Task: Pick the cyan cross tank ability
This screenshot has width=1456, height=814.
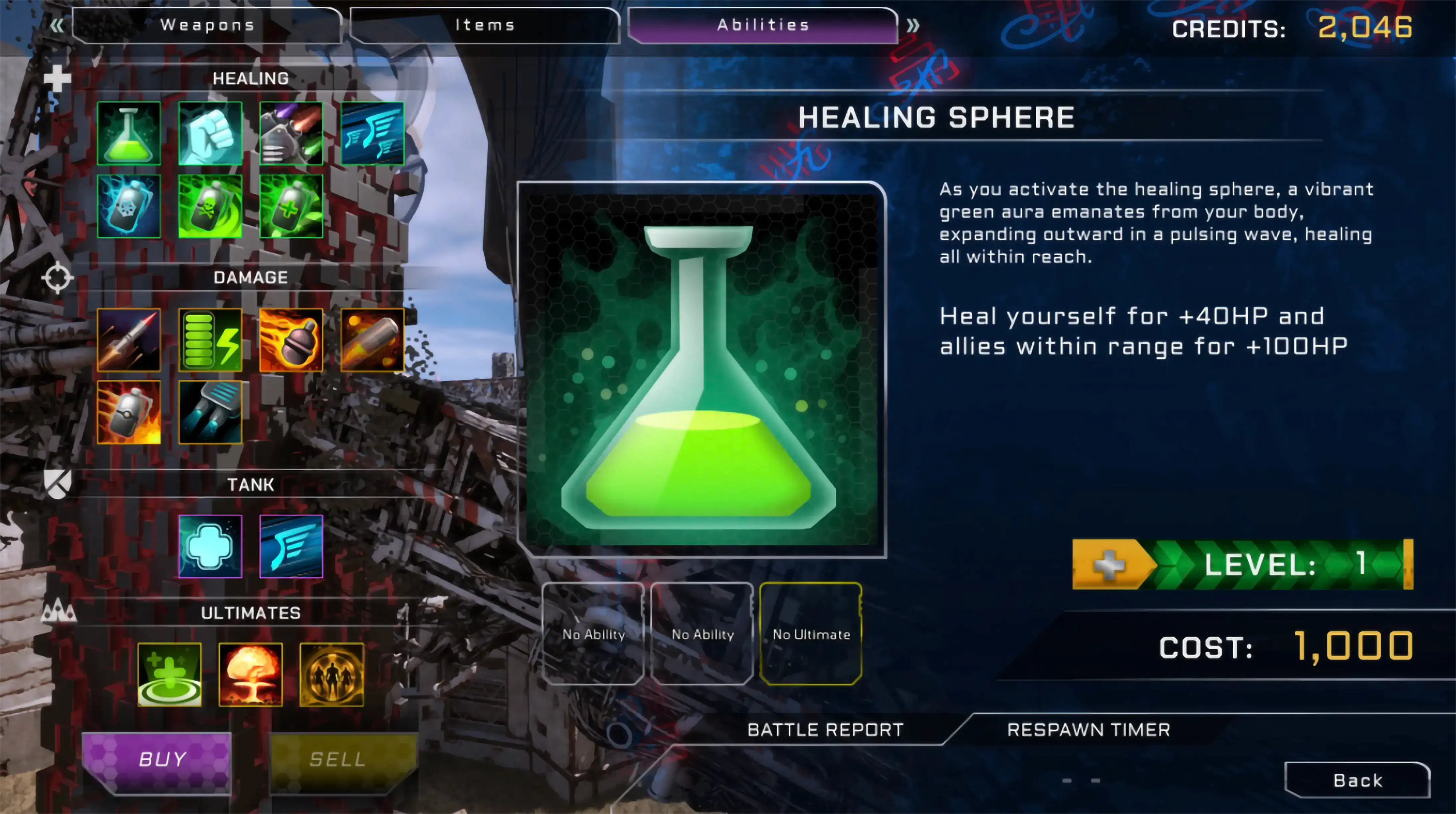Action: (x=210, y=546)
